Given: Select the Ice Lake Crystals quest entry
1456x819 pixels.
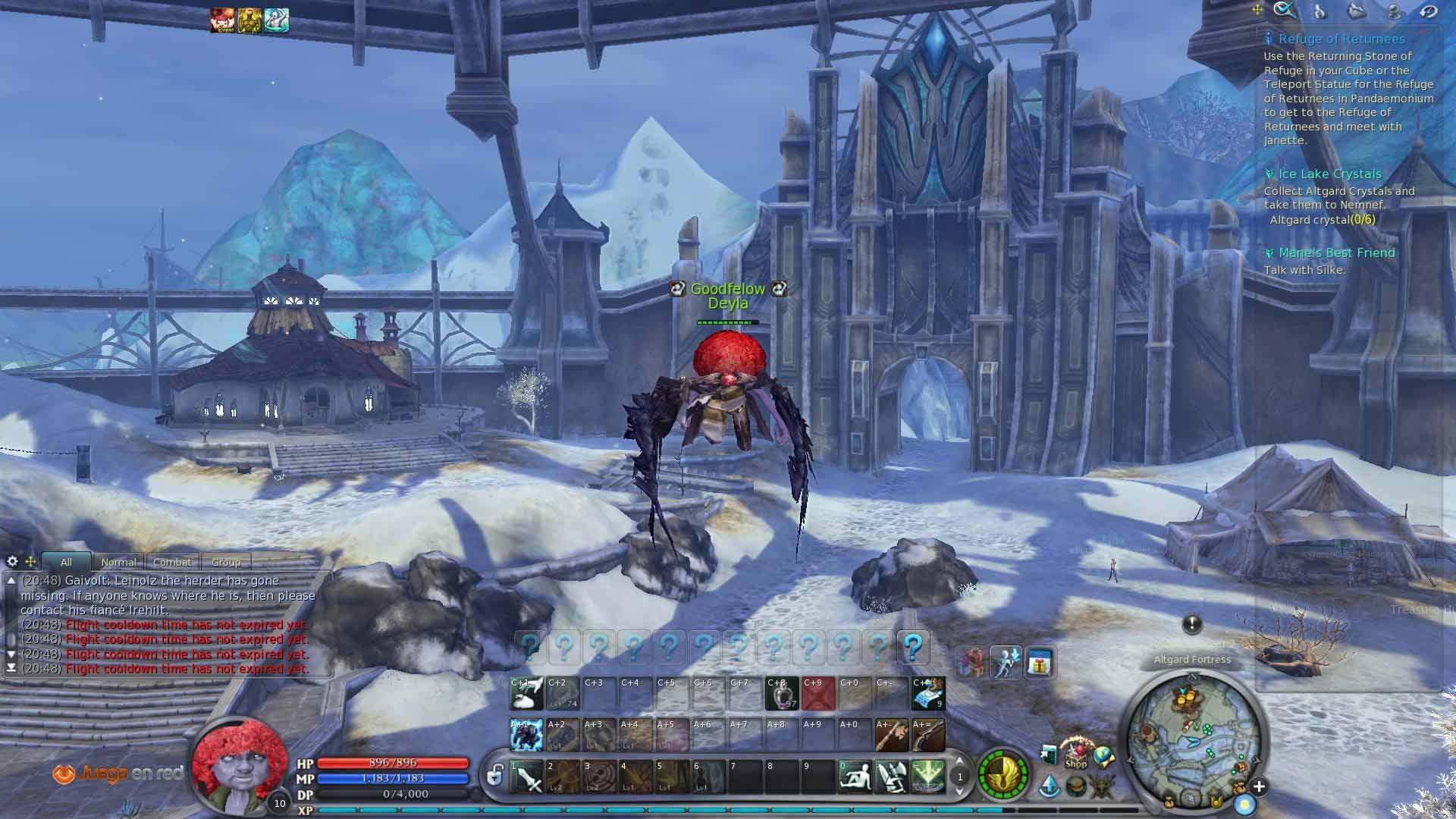Looking at the screenshot, I should tap(1329, 174).
